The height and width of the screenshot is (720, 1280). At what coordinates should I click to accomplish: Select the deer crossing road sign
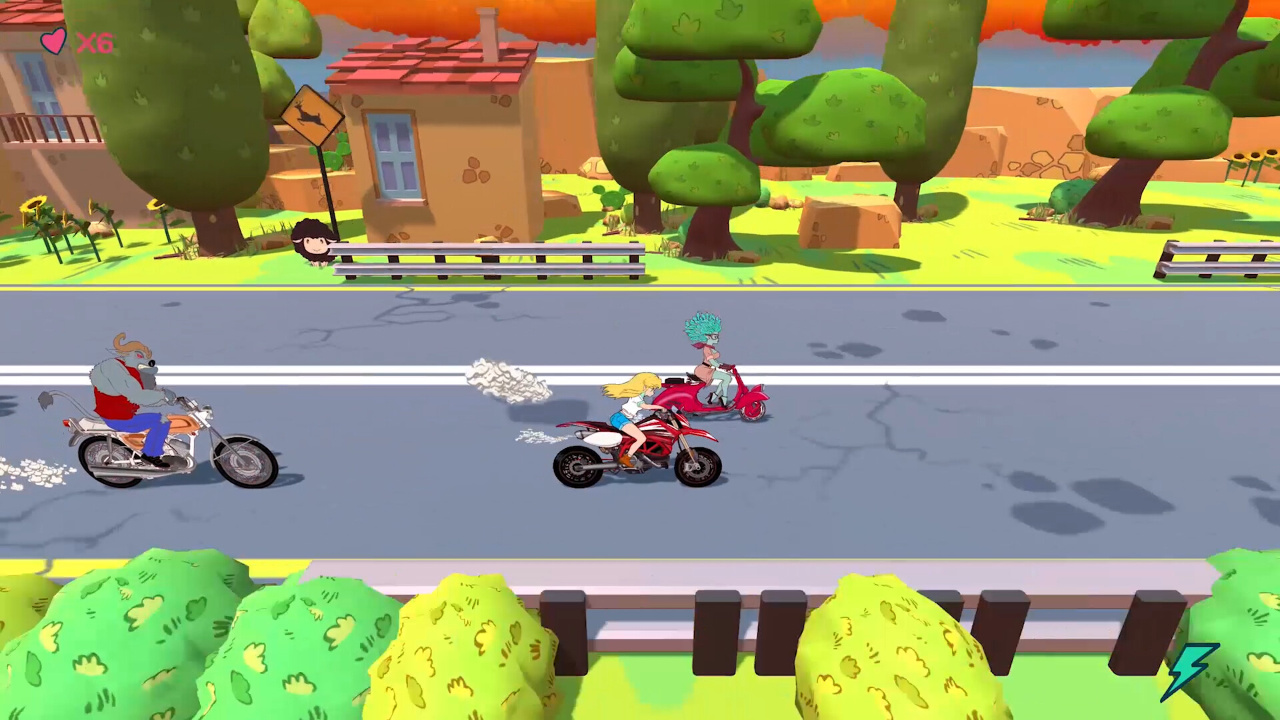click(x=312, y=117)
